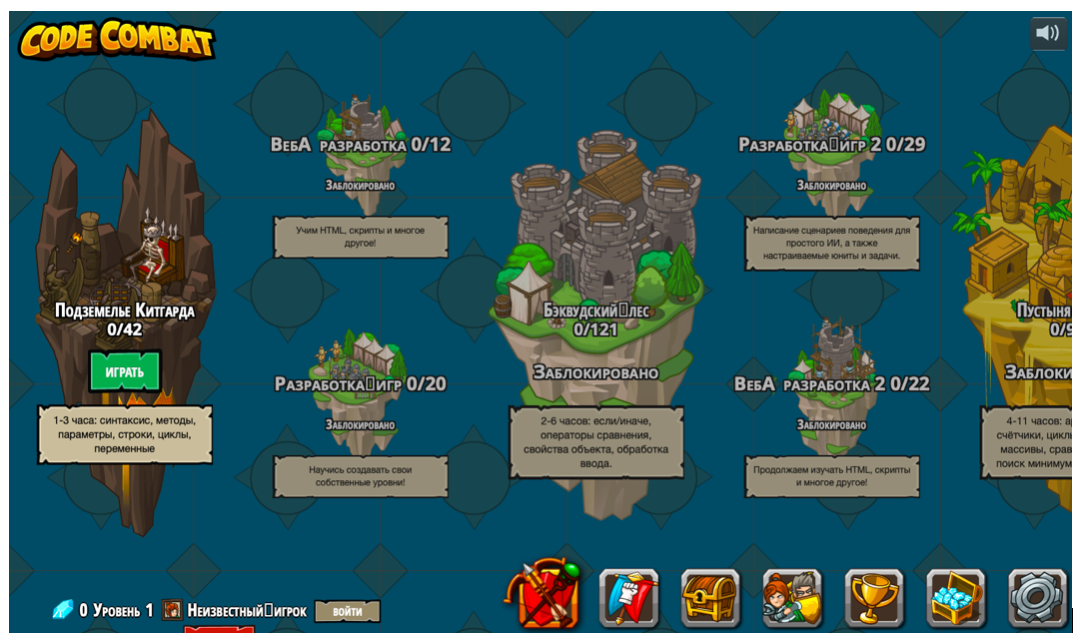Screen dimensions: 1082x641
Task: Show achievements with the gold trophy icon
Action: click(874, 598)
